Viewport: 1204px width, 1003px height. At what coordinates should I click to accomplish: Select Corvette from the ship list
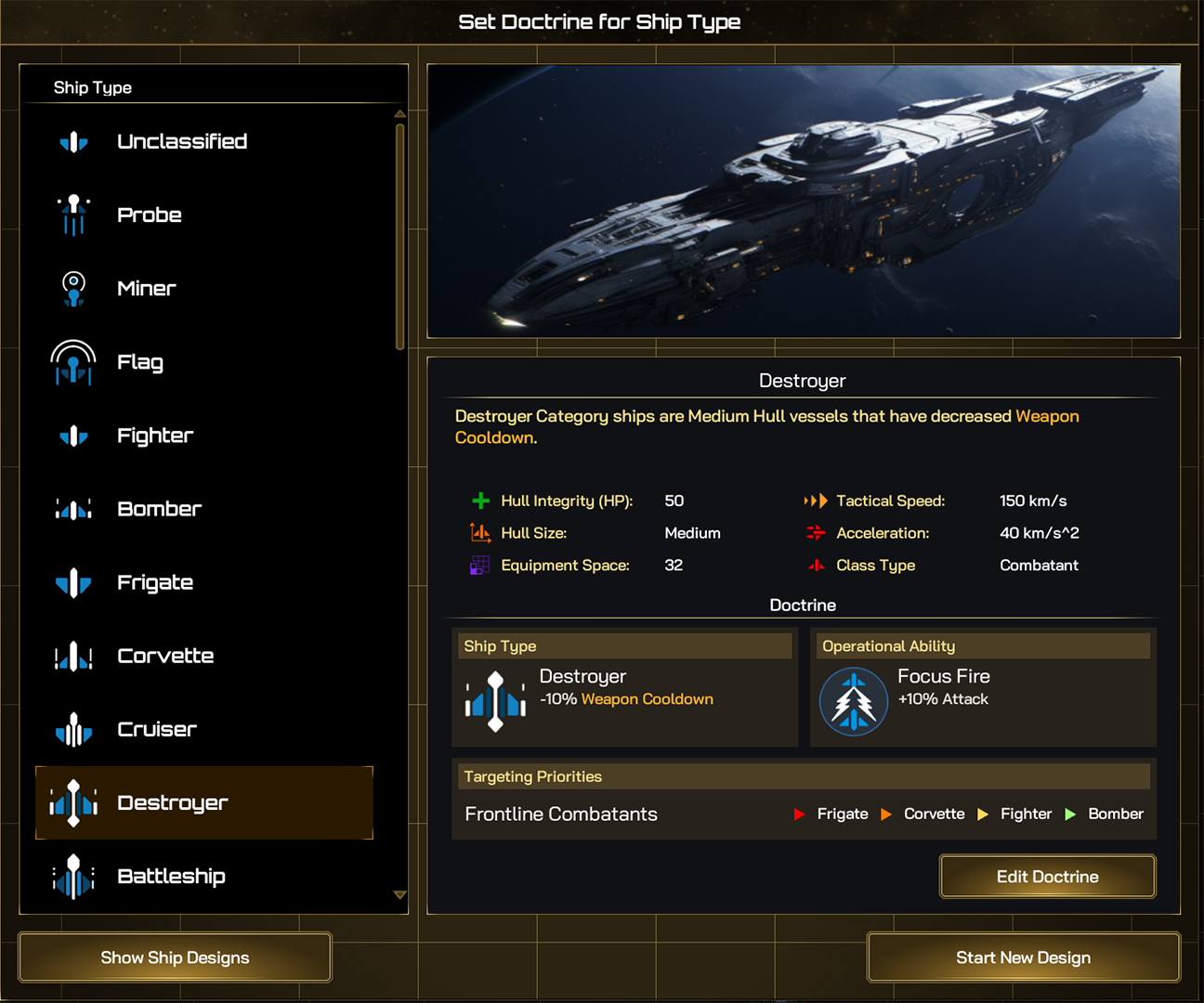click(x=165, y=656)
